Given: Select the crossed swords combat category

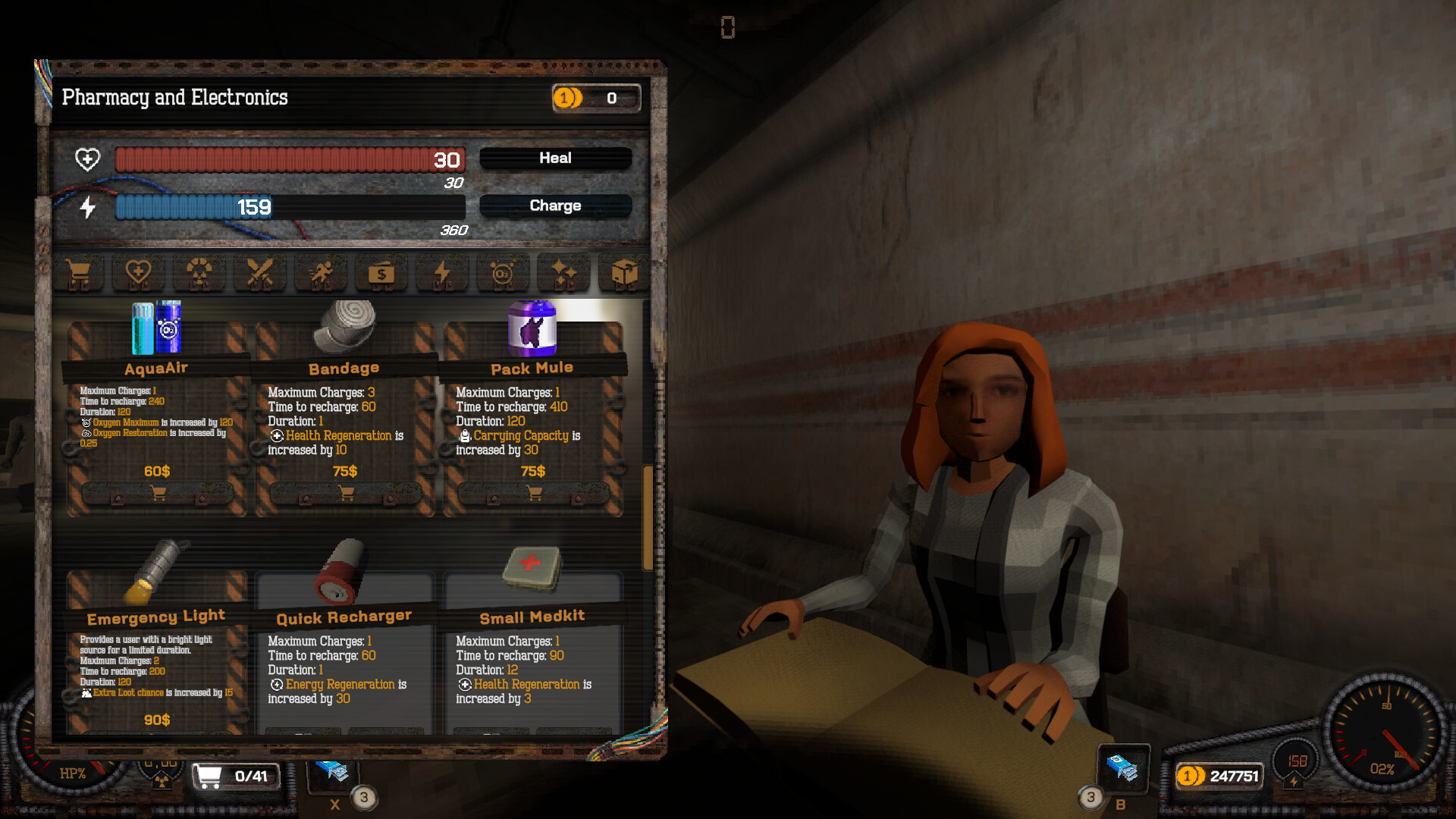Looking at the screenshot, I should coord(260,273).
